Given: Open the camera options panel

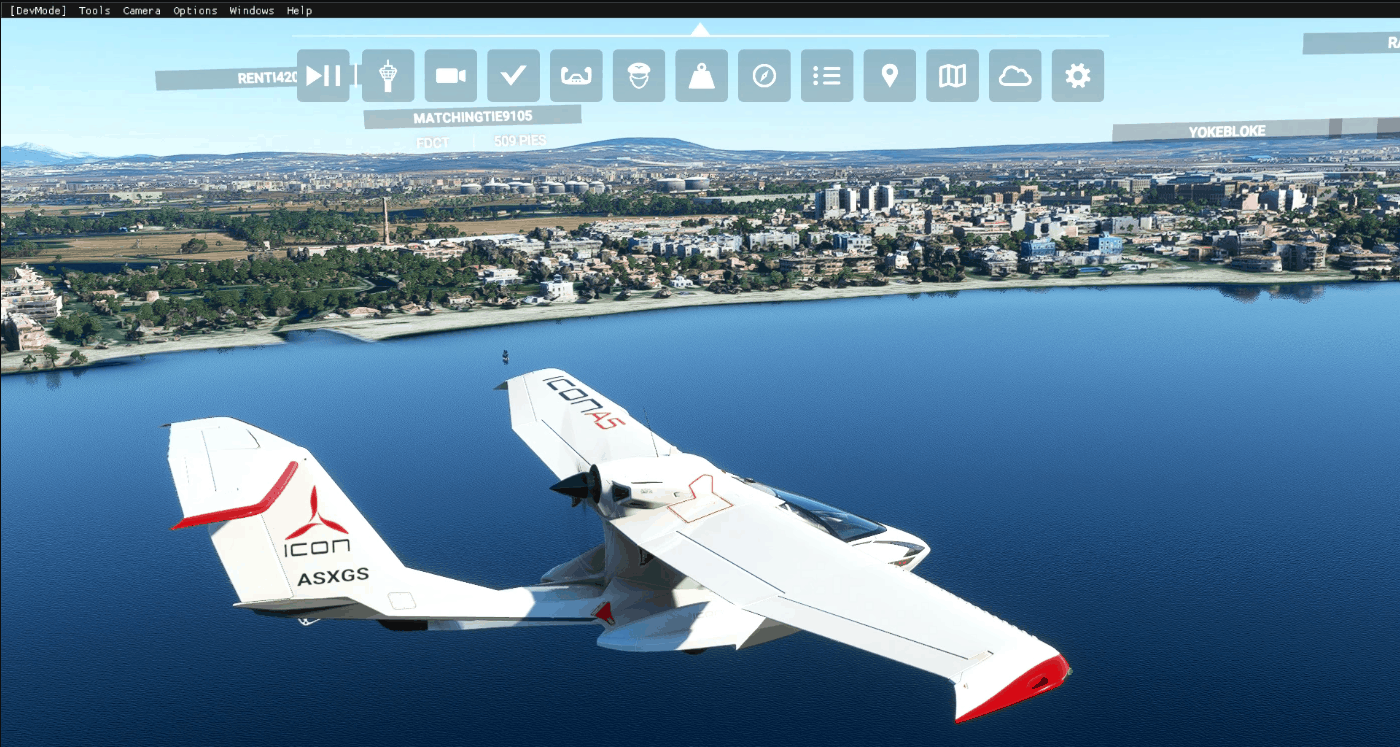Looking at the screenshot, I should (451, 76).
